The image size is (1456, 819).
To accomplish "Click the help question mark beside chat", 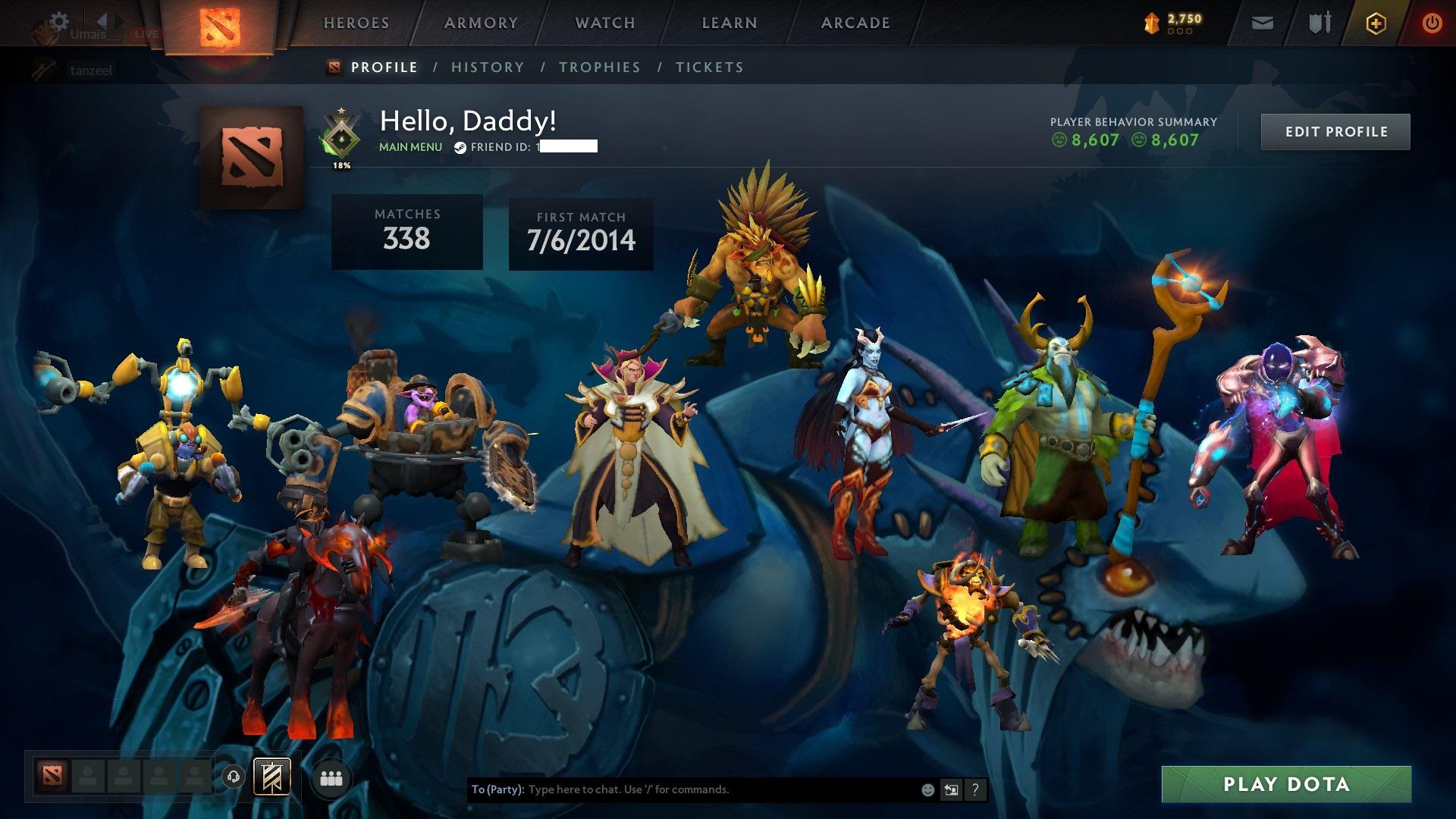I will coord(974,789).
